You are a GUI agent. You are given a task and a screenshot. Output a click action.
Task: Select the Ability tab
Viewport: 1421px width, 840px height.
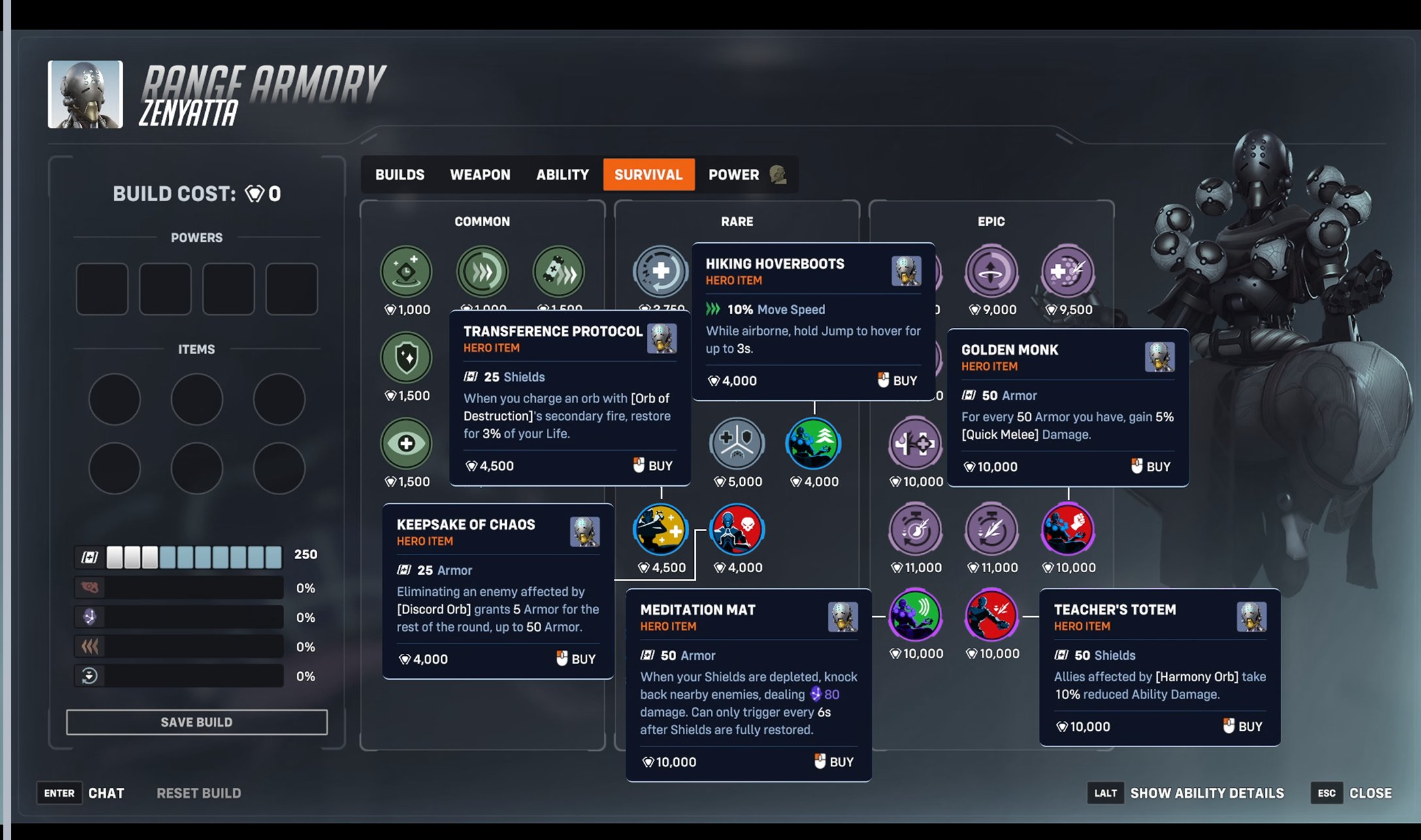562,174
